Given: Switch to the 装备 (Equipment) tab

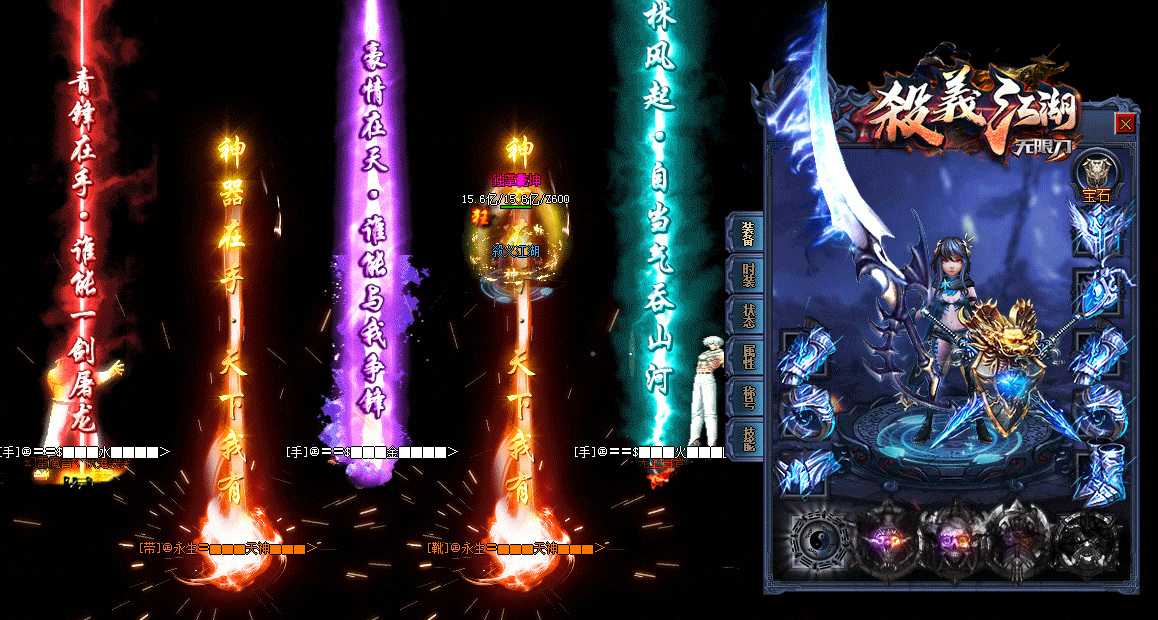Looking at the screenshot, I should coord(748,235).
